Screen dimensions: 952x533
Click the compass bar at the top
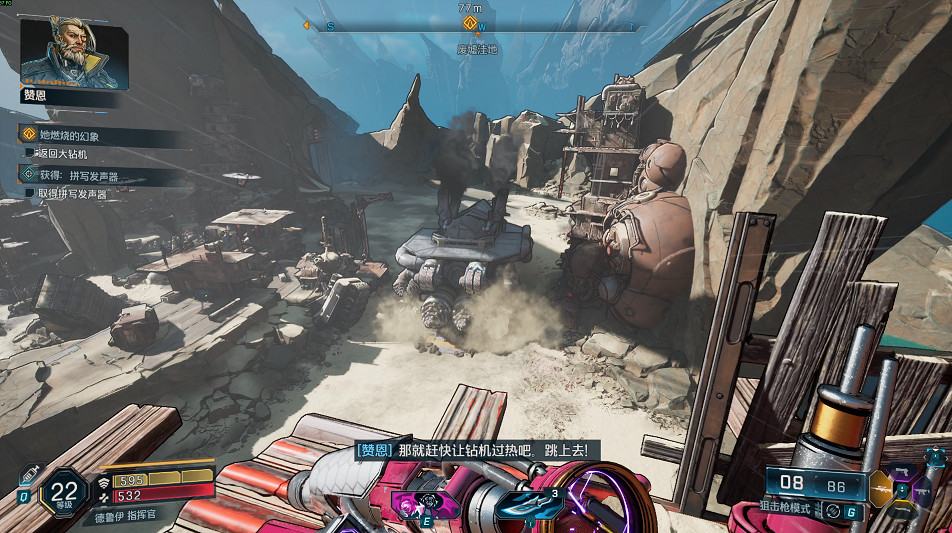(x=470, y=26)
